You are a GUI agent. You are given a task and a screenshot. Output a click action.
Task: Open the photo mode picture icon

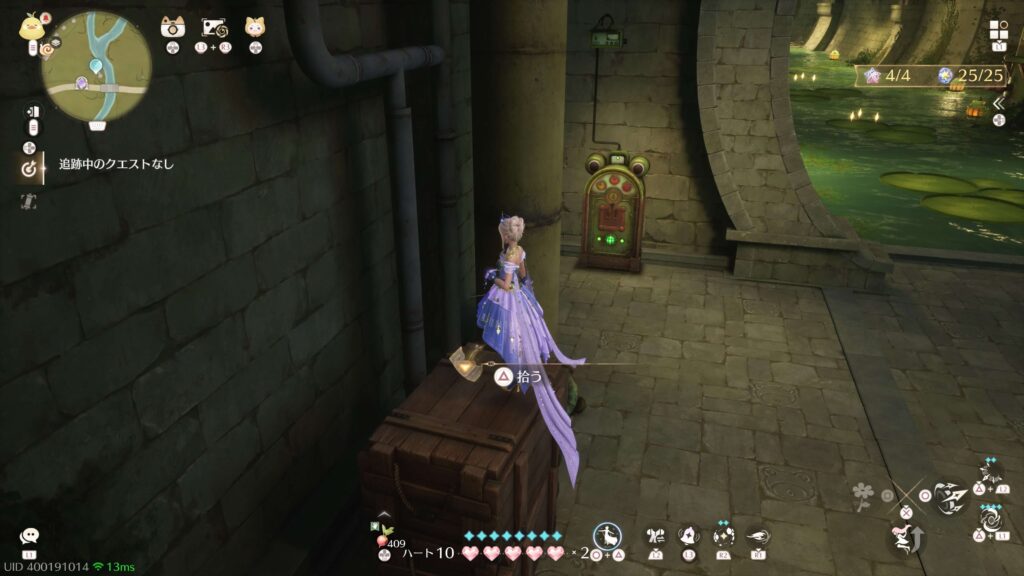(214, 27)
